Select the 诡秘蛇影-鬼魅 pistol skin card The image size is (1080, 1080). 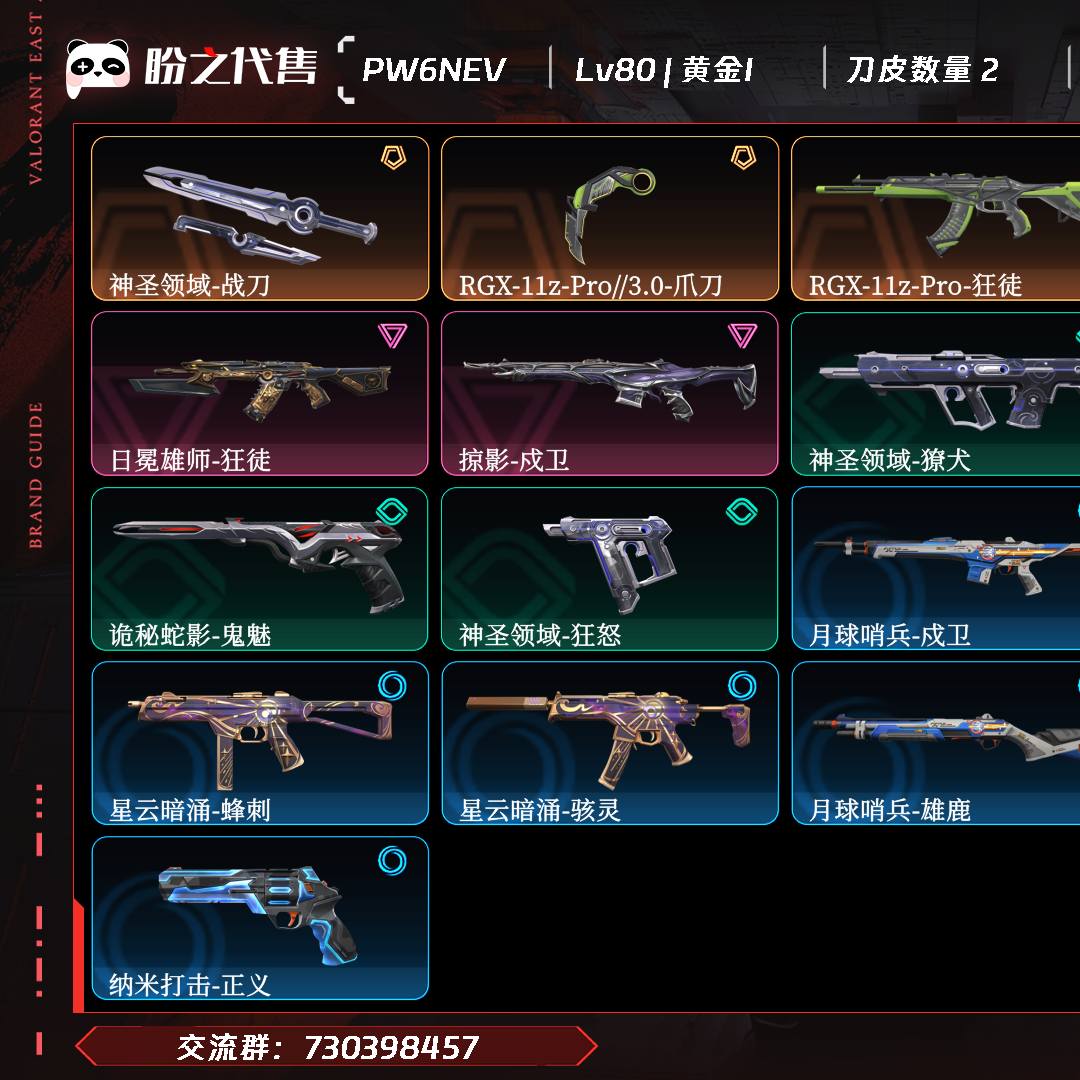(x=260, y=568)
